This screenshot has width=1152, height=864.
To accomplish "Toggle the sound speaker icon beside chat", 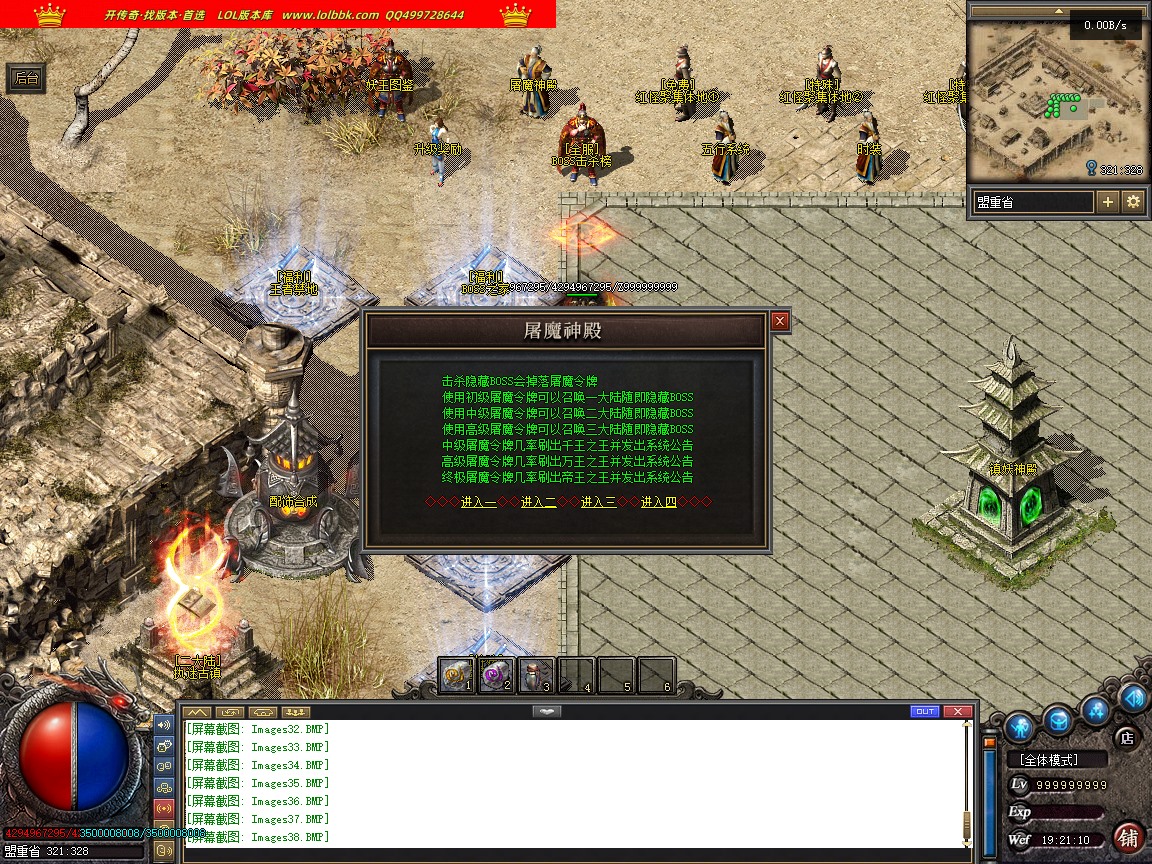I will pyautogui.click(x=164, y=724).
